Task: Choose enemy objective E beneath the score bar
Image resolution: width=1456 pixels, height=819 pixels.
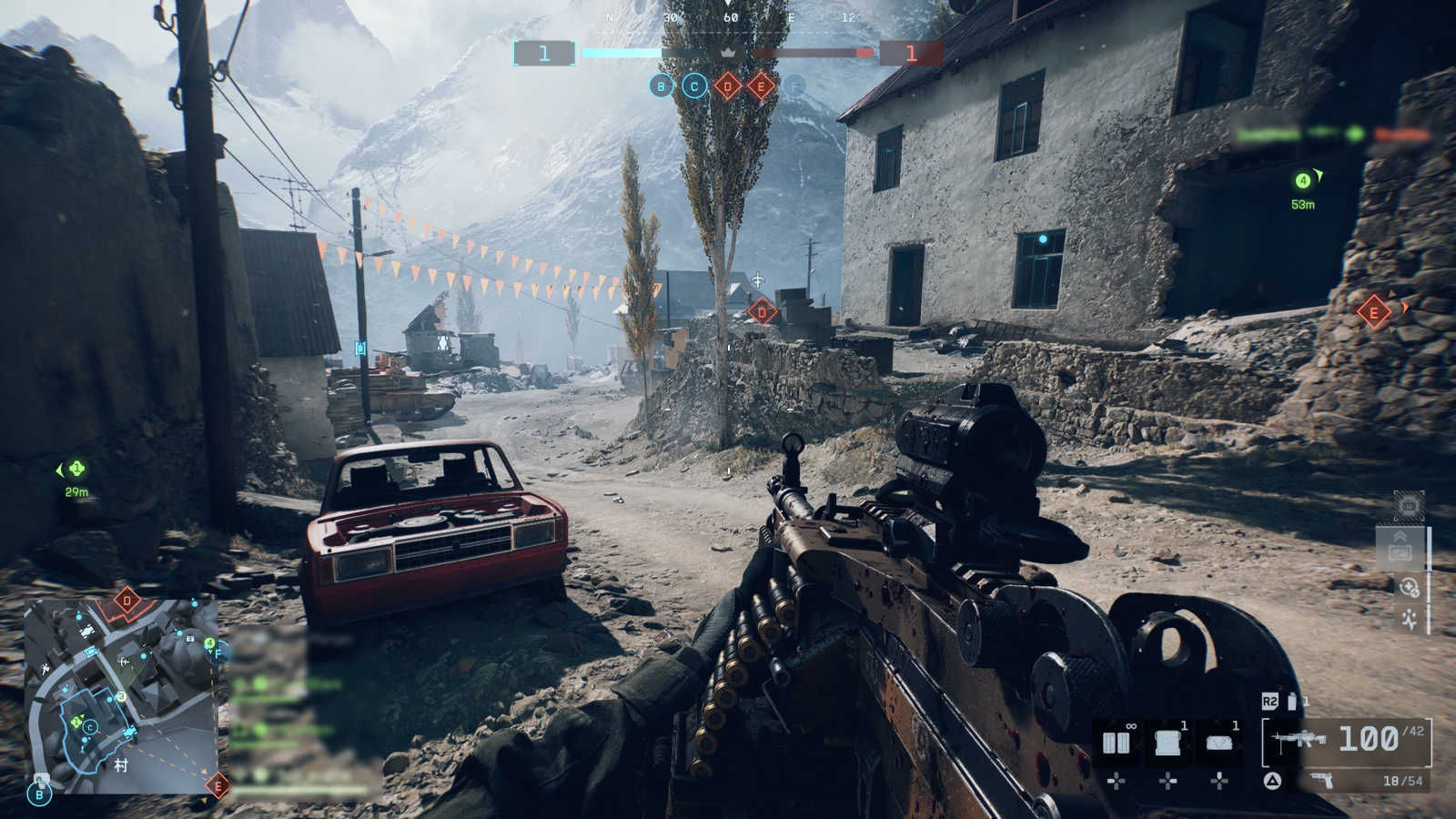Action: click(761, 86)
